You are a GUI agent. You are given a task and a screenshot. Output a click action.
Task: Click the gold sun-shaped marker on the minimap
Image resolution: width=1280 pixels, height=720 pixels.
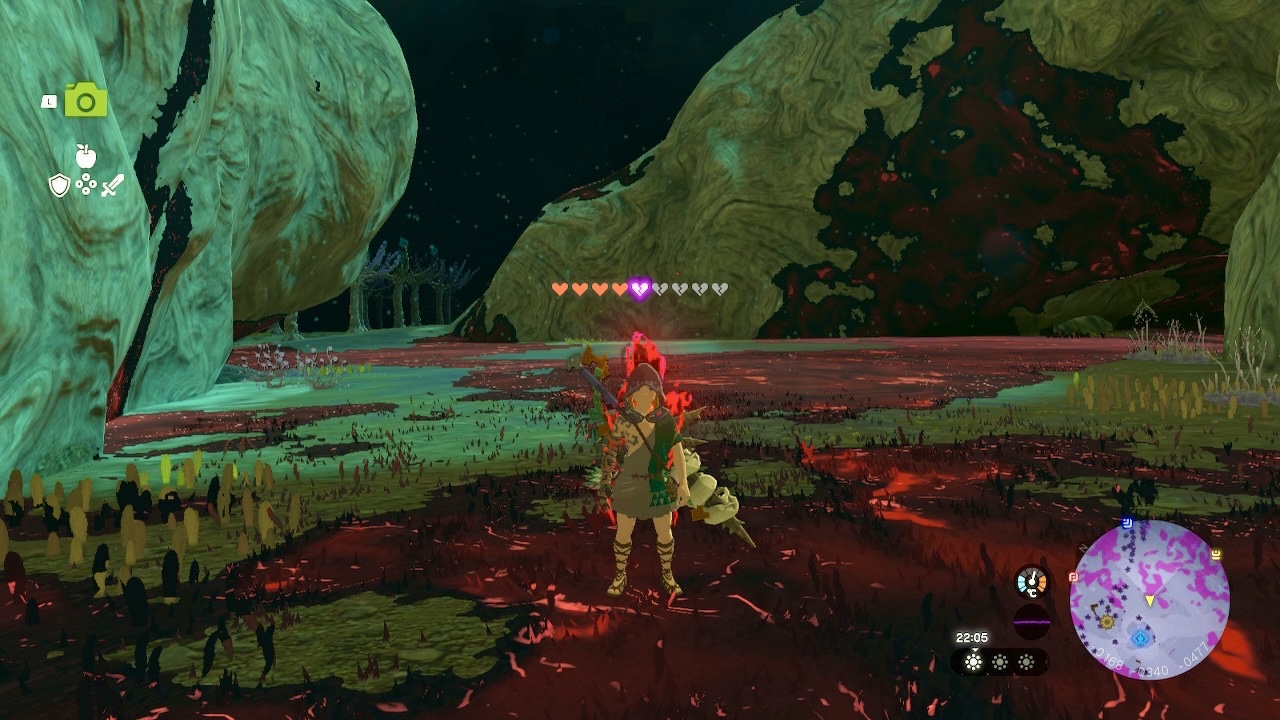pos(1107,621)
